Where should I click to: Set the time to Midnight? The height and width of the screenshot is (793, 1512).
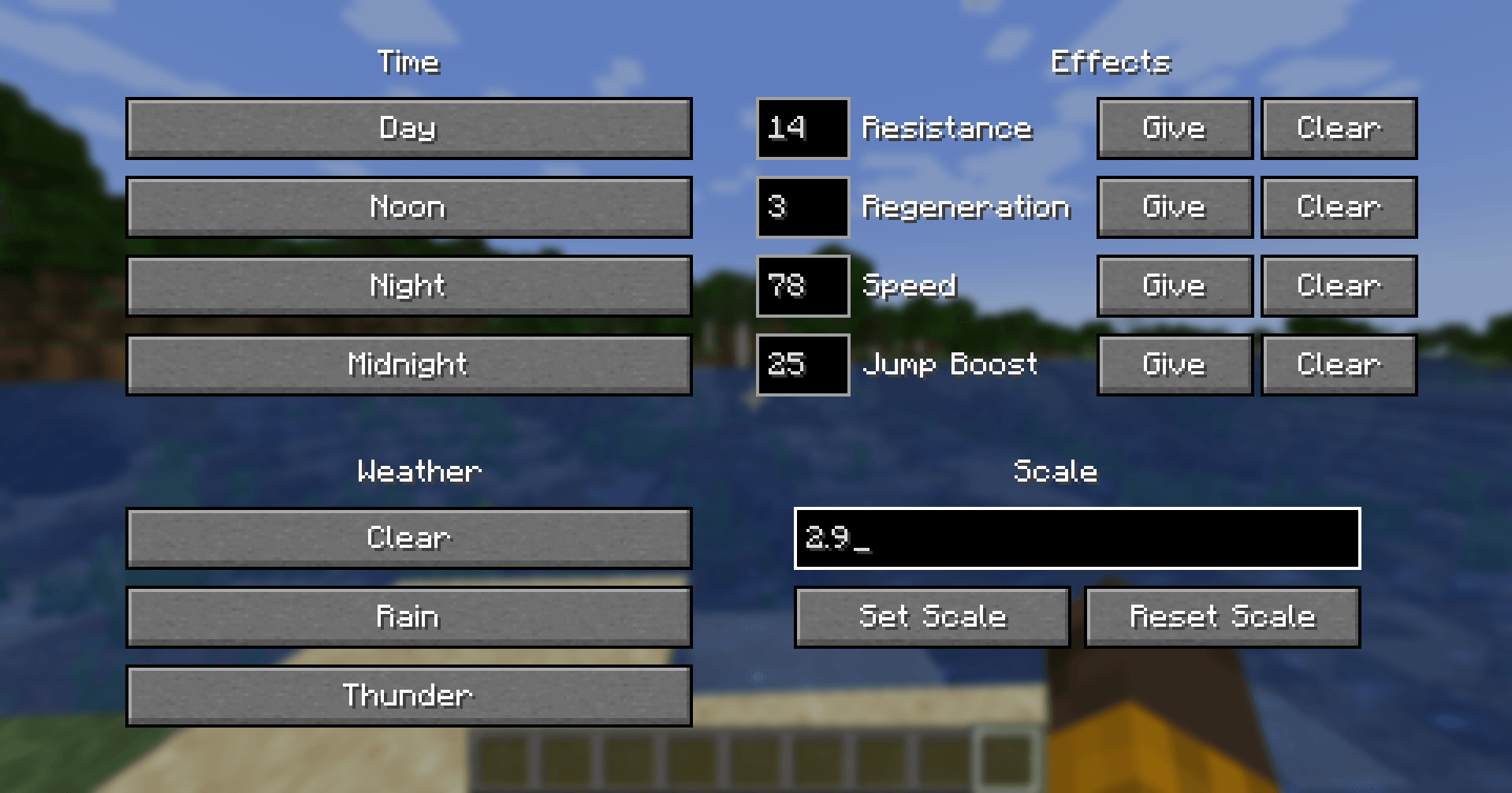[x=408, y=365]
